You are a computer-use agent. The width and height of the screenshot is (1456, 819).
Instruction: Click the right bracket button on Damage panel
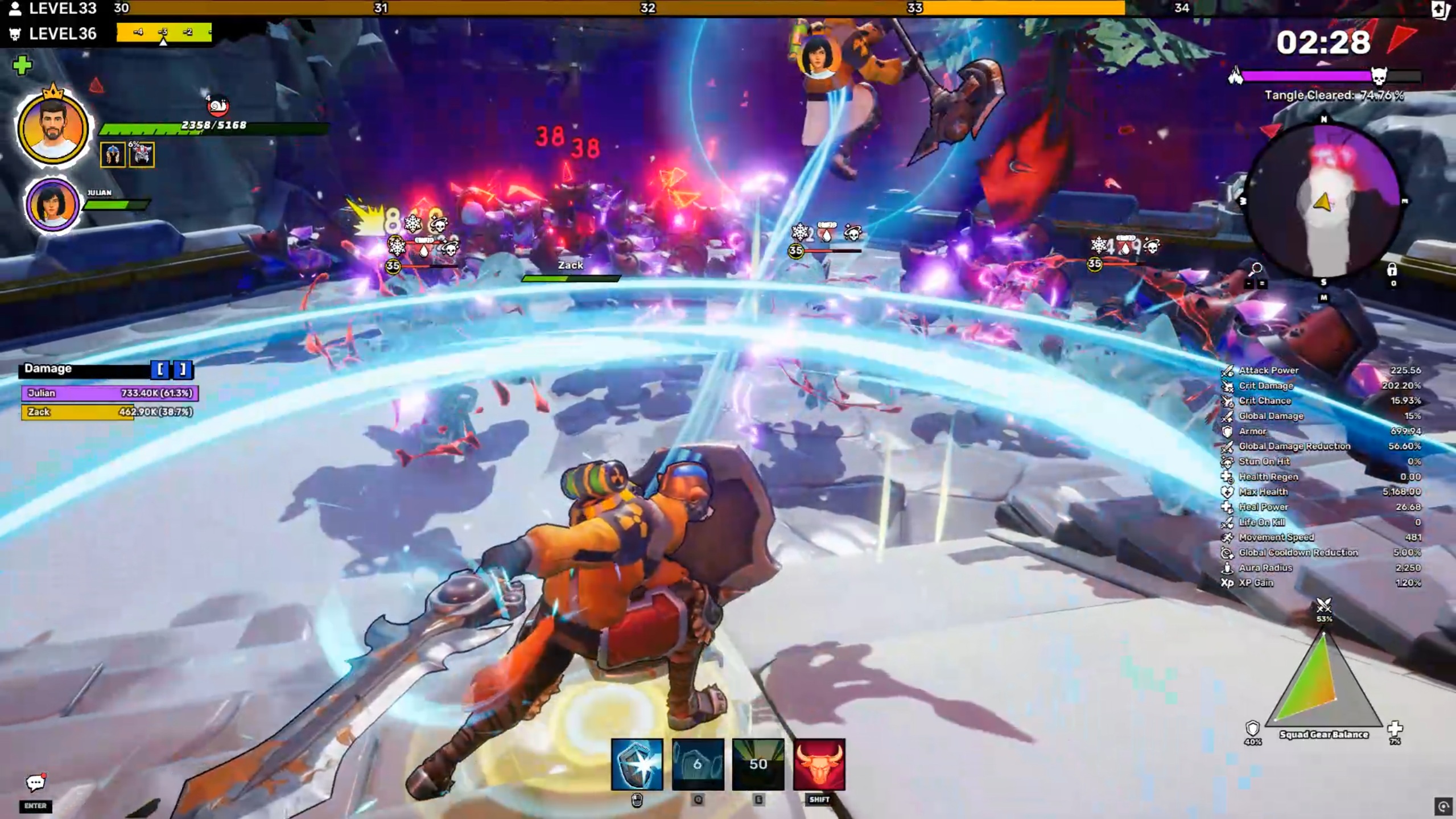point(183,369)
